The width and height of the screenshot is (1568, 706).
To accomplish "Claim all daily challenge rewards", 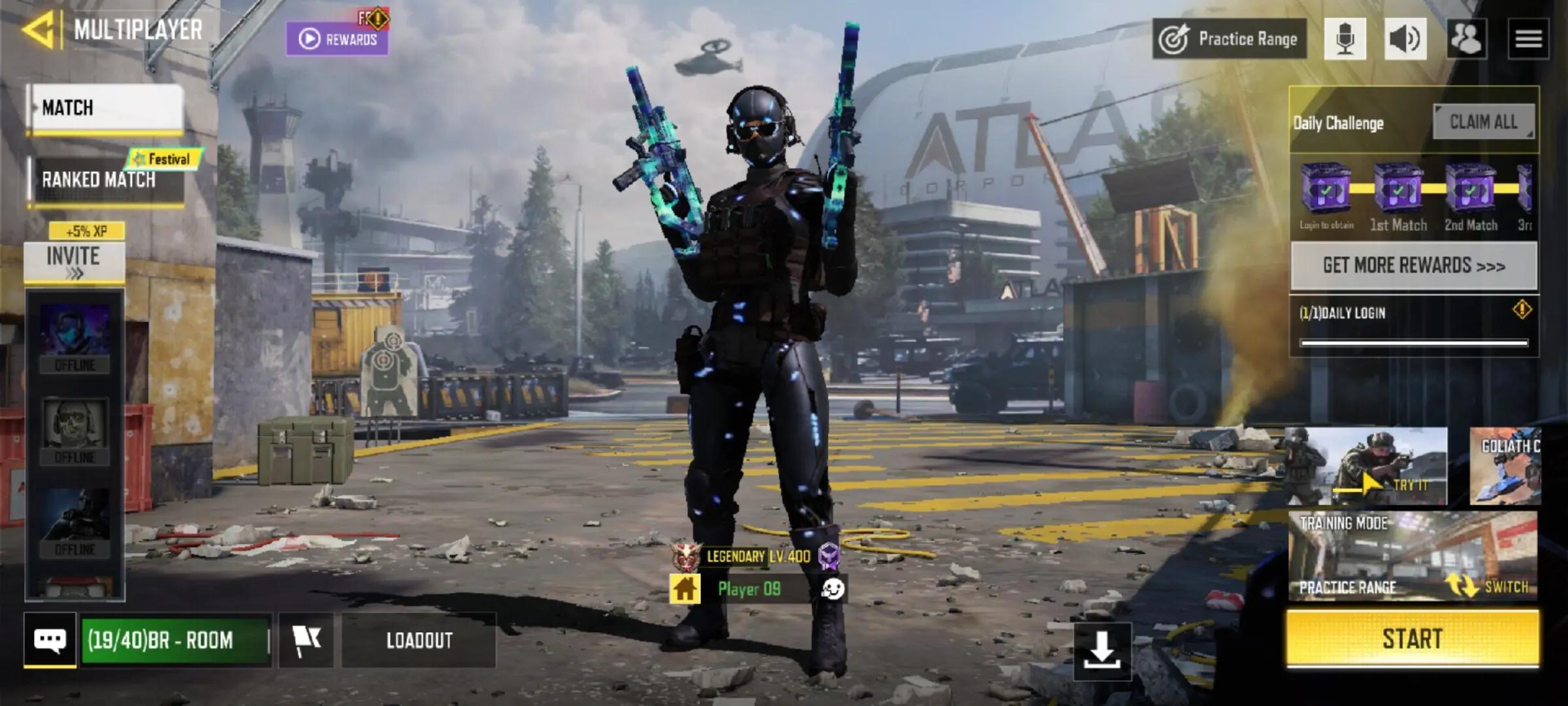I will [1483, 122].
